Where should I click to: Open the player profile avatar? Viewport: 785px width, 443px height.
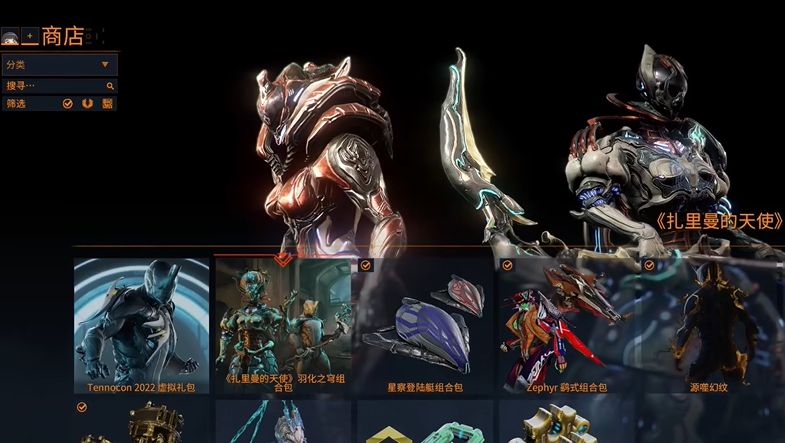(x=10, y=38)
